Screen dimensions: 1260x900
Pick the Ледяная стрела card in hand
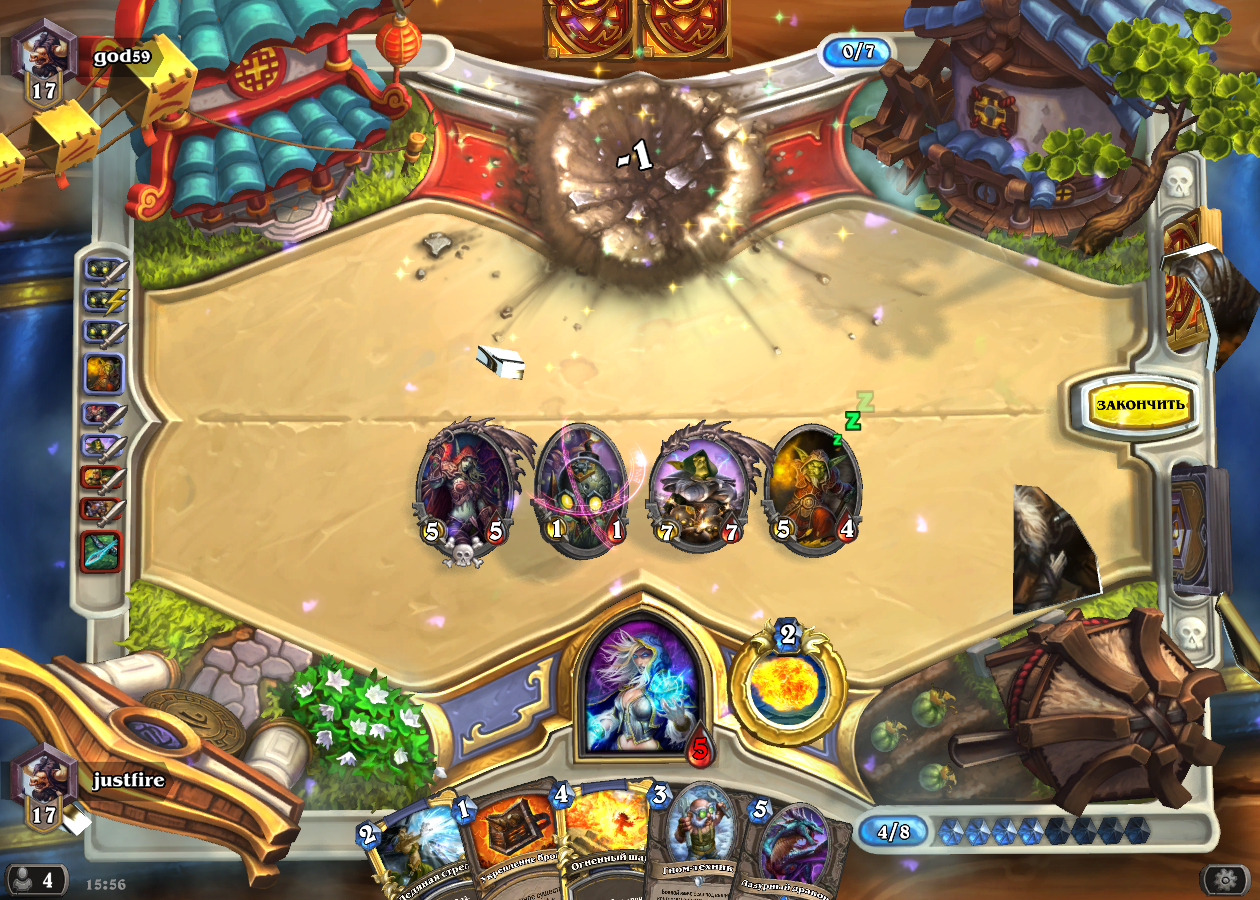pyautogui.click(x=410, y=850)
